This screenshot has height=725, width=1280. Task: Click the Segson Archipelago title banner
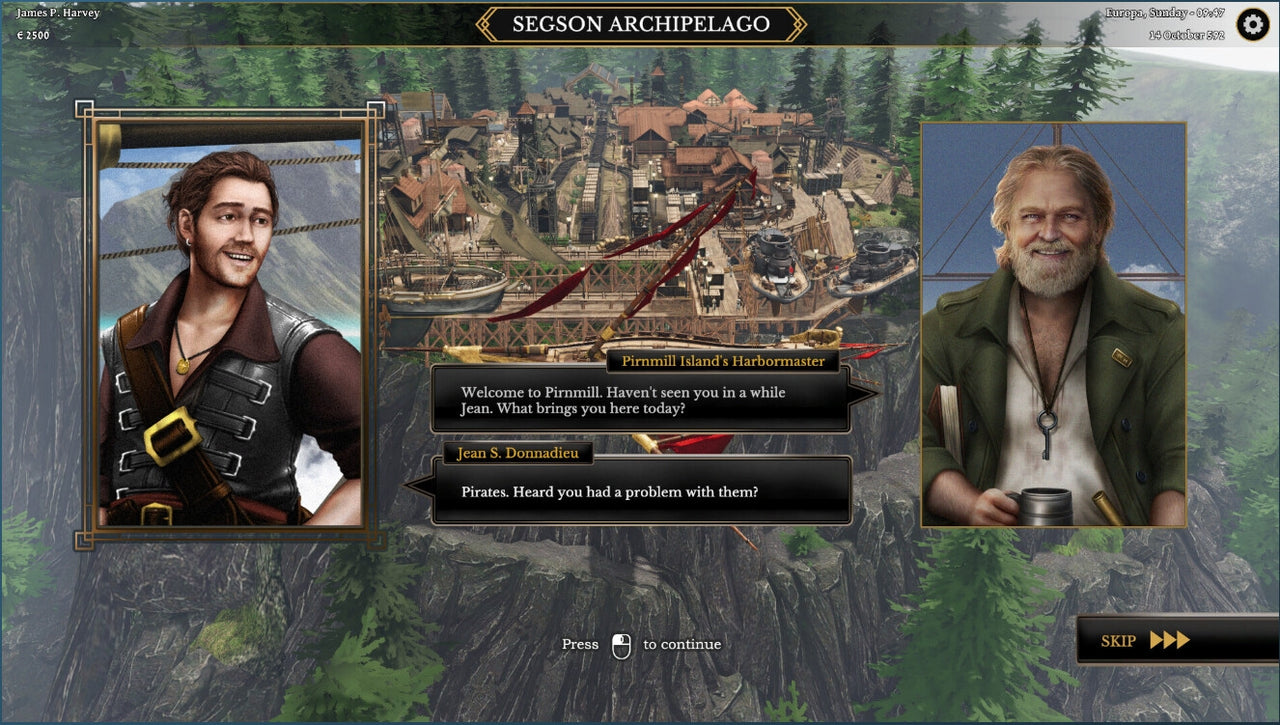[x=639, y=23]
